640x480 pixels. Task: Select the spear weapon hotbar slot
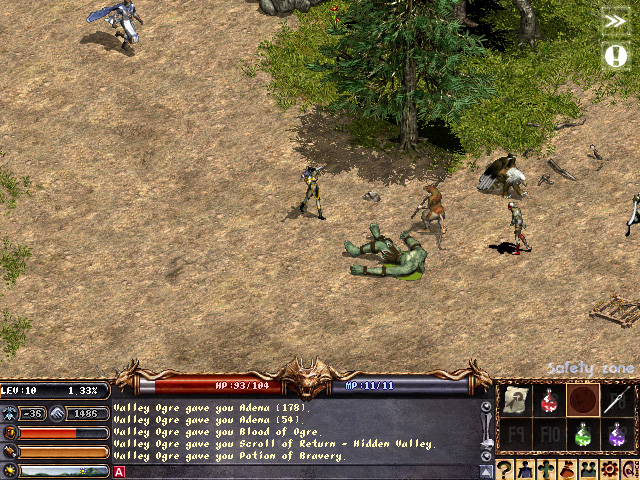(616, 401)
